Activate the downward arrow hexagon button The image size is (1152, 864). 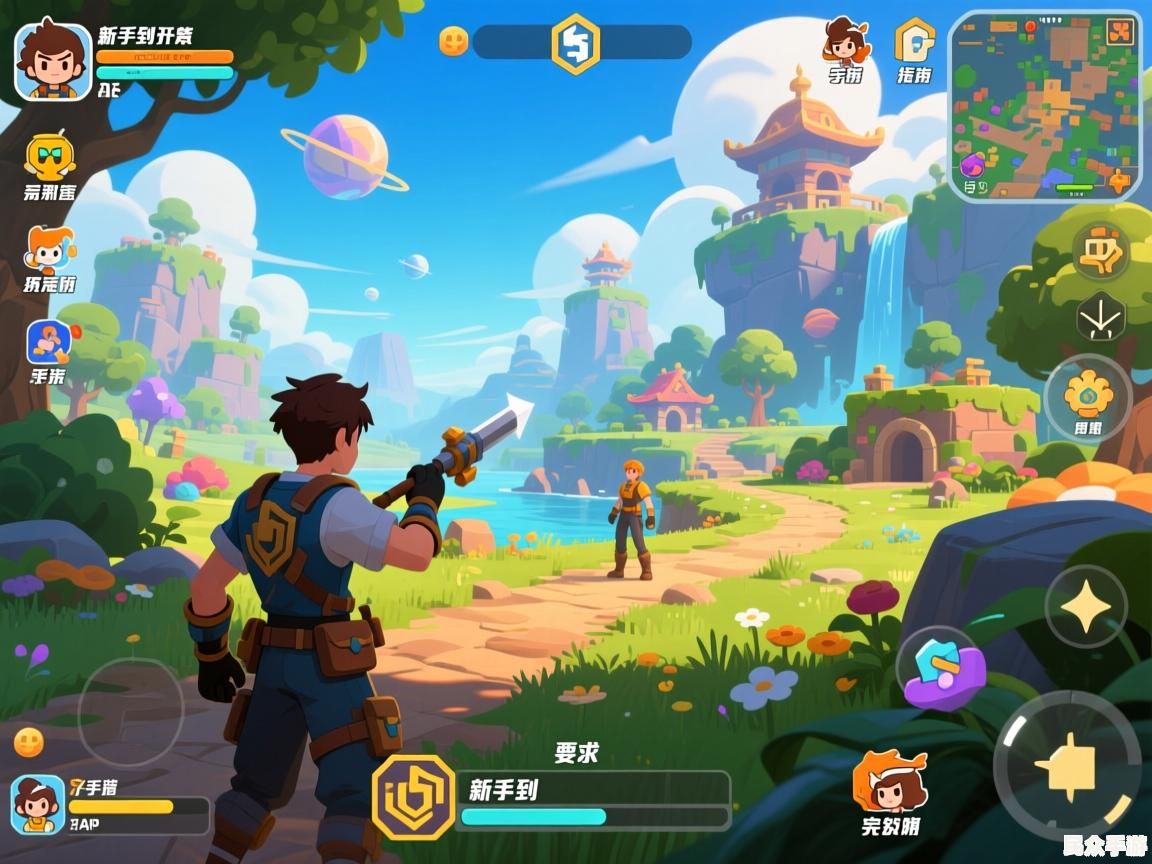pyautogui.click(x=1101, y=318)
